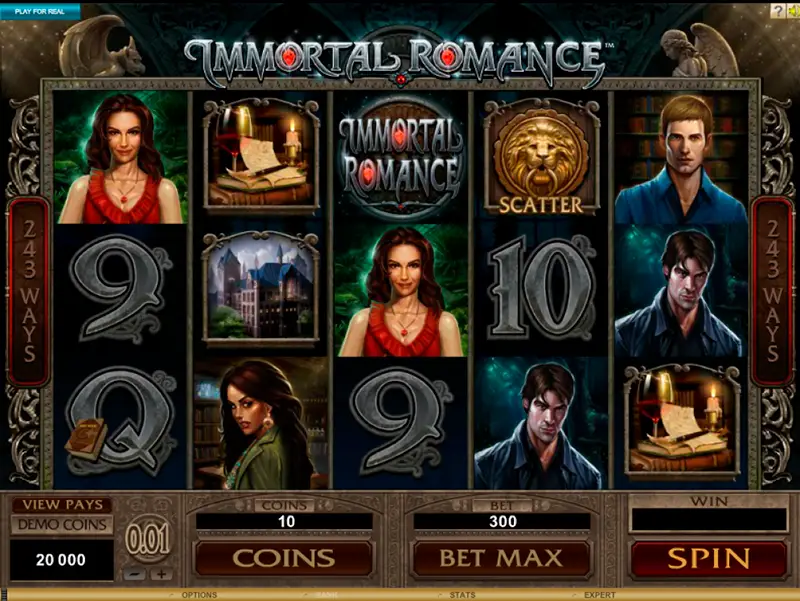The height and width of the screenshot is (601, 800).
Task: Show the Stats panel
Action: coord(462,595)
